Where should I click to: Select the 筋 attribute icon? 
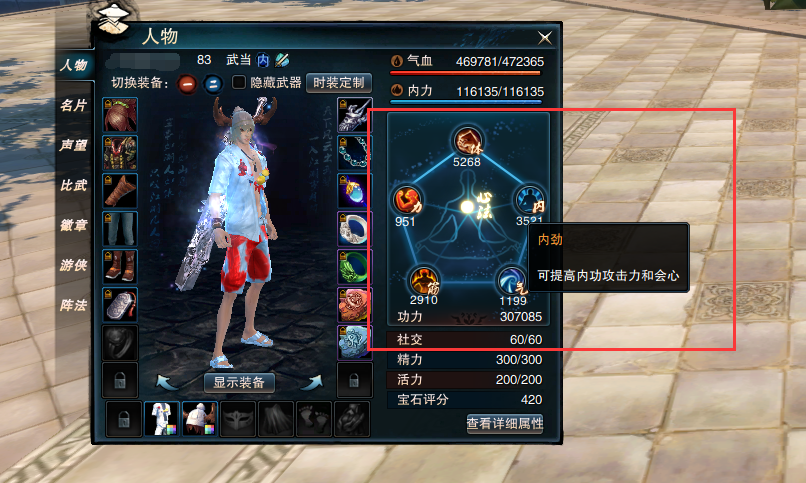coord(424,280)
